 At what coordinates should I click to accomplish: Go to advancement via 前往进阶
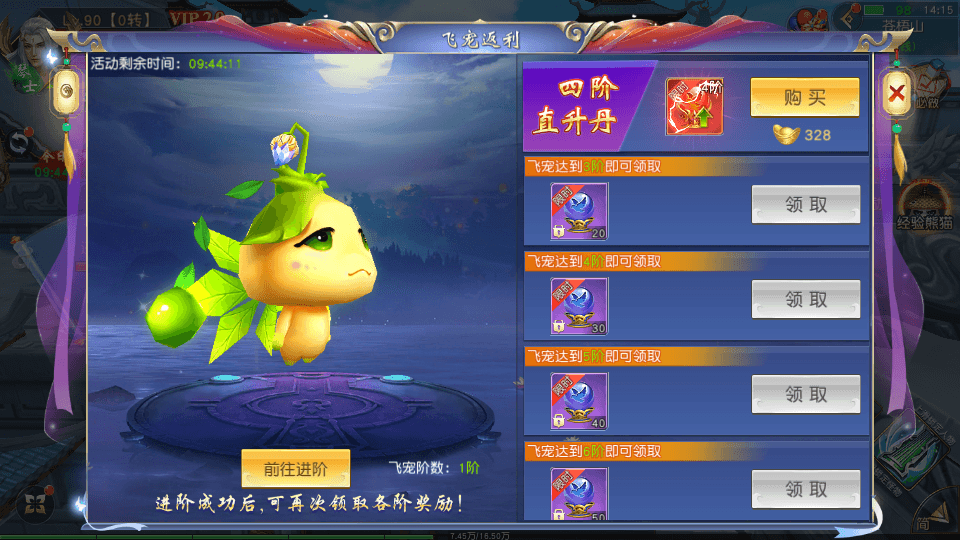coord(295,468)
